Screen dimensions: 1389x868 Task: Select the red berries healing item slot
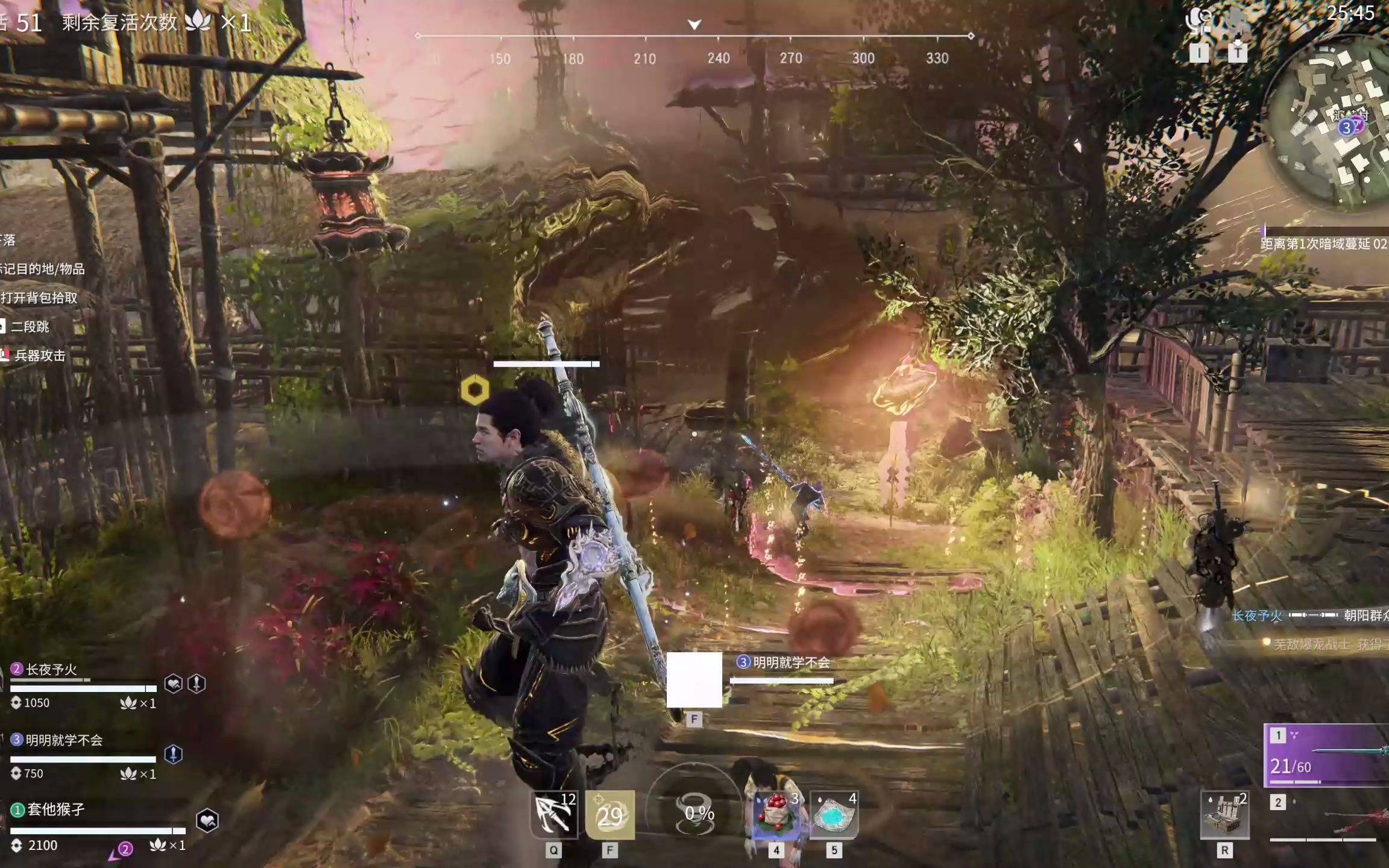[x=776, y=815]
